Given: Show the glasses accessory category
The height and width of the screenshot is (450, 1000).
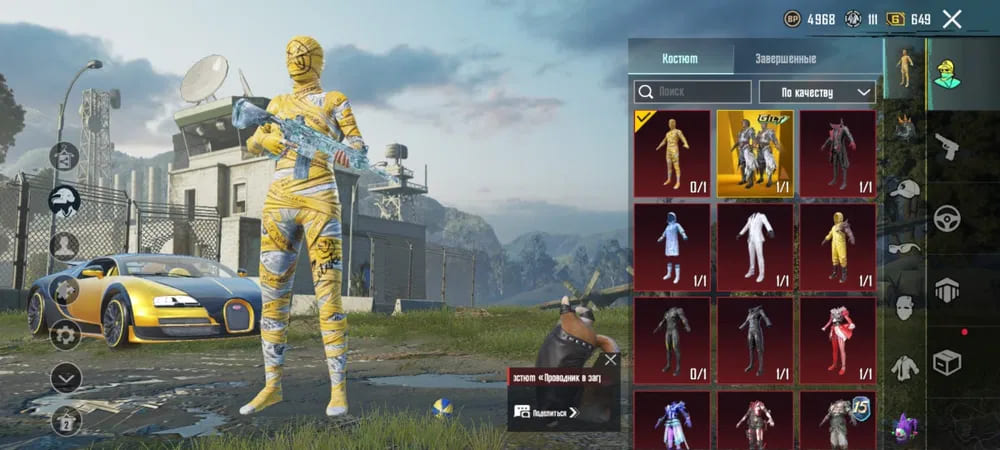Looking at the screenshot, I should (x=904, y=248).
